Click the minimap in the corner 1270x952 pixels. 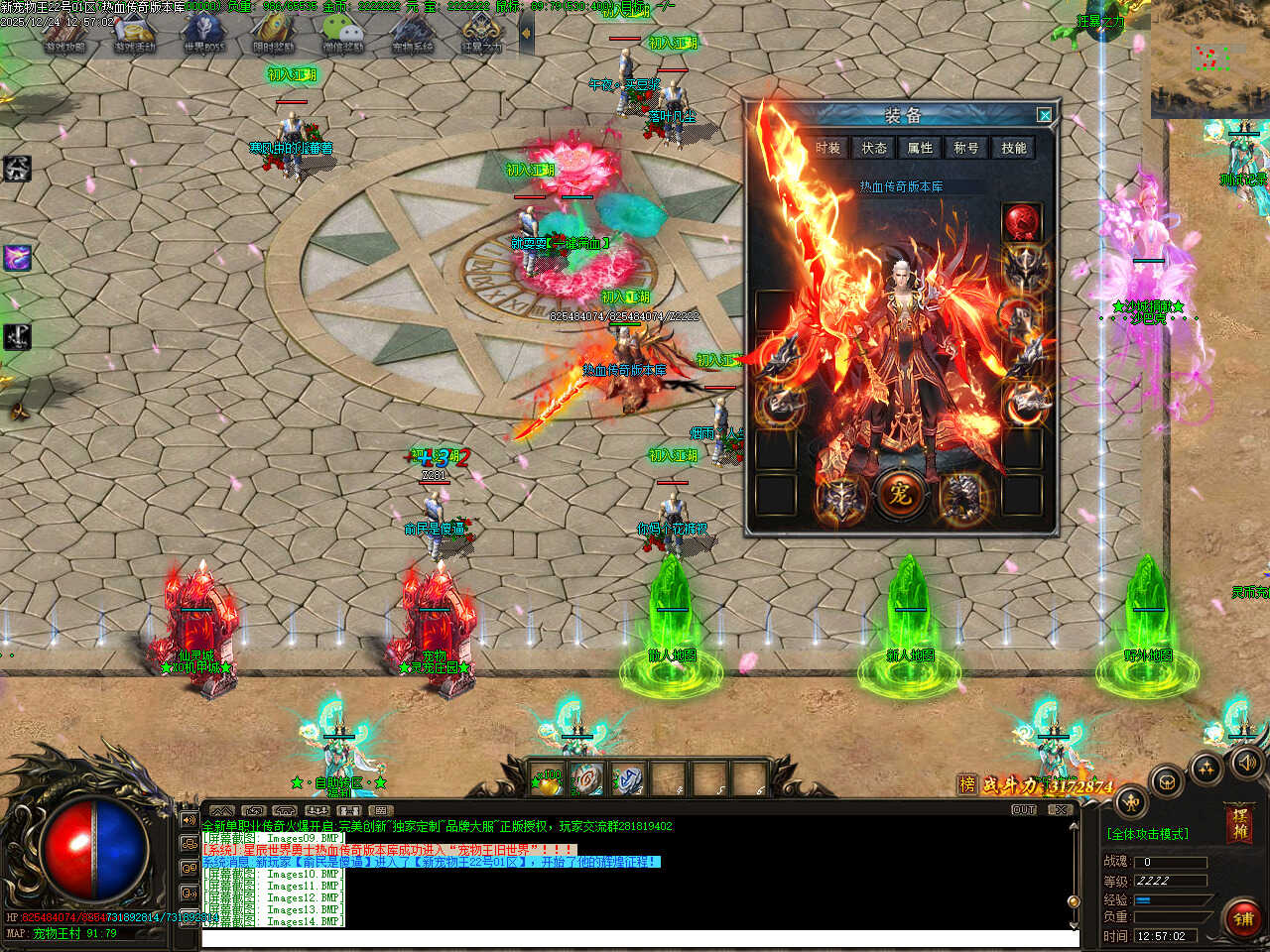pos(1209,59)
